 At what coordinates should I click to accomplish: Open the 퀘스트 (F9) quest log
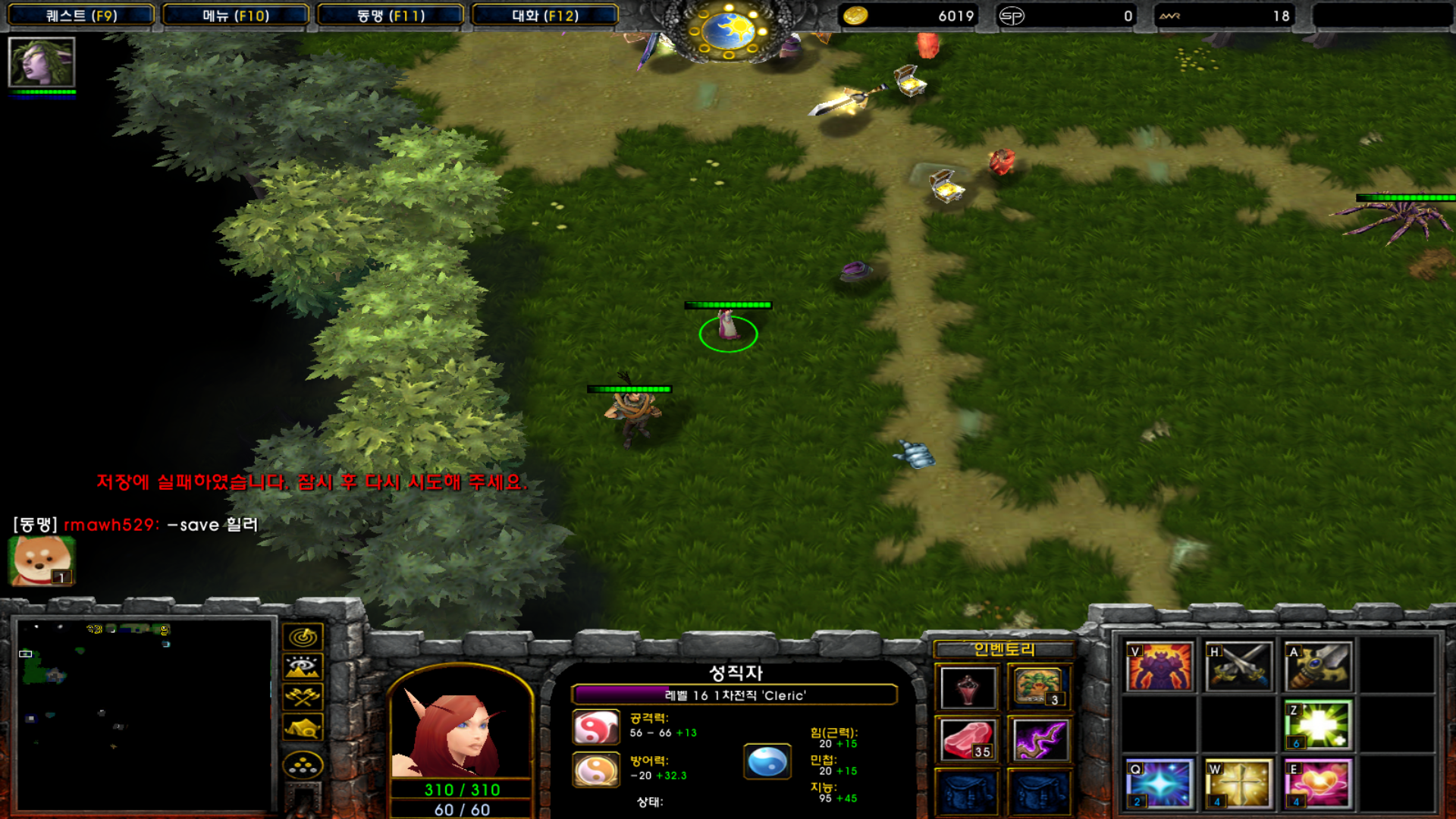(81, 15)
